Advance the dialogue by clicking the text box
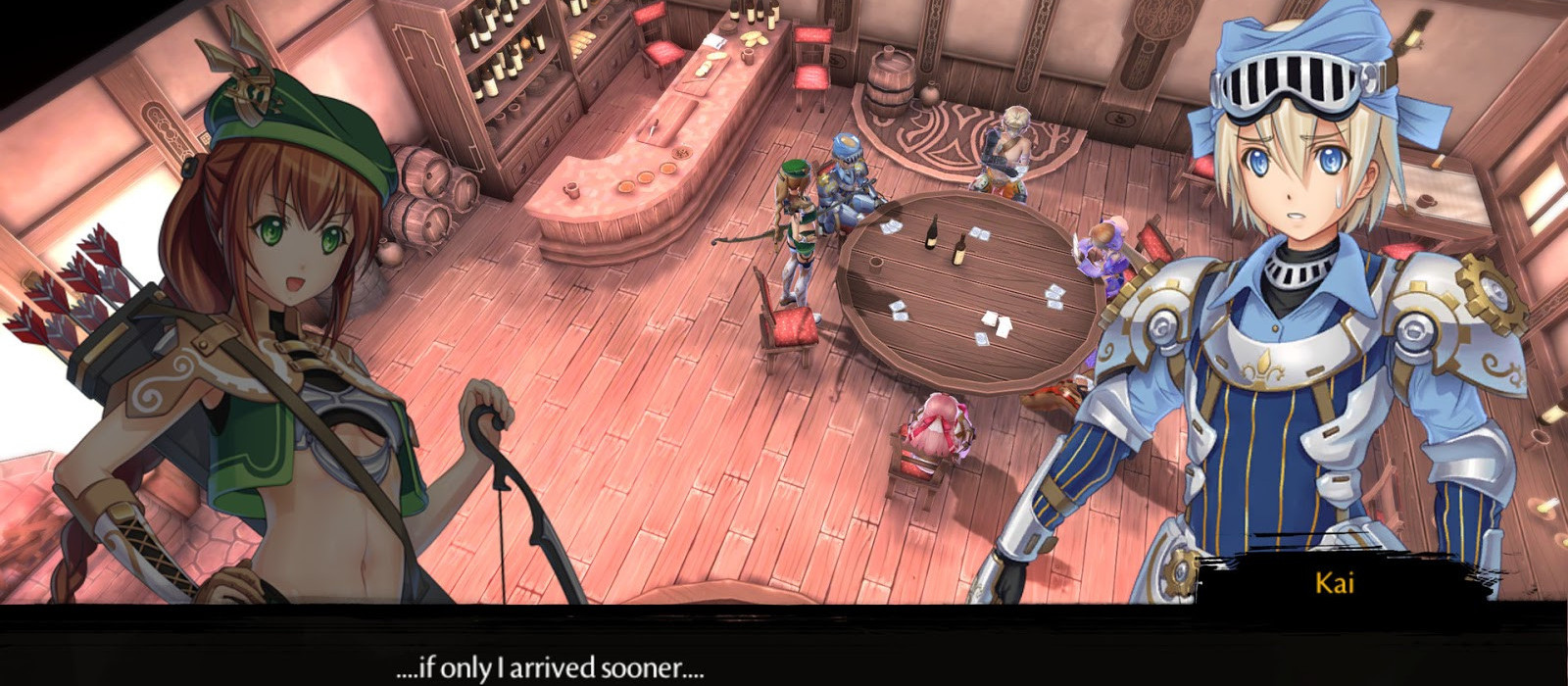Screen dimensions: 1568x686 [784, 647]
